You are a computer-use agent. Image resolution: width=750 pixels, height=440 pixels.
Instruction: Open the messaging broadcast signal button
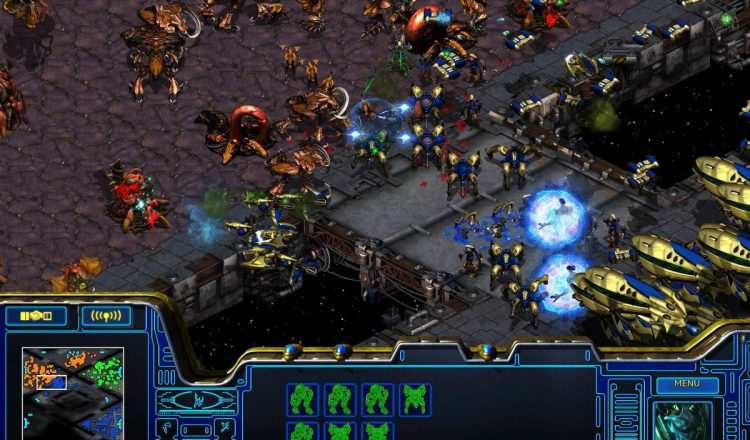(x=105, y=316)
